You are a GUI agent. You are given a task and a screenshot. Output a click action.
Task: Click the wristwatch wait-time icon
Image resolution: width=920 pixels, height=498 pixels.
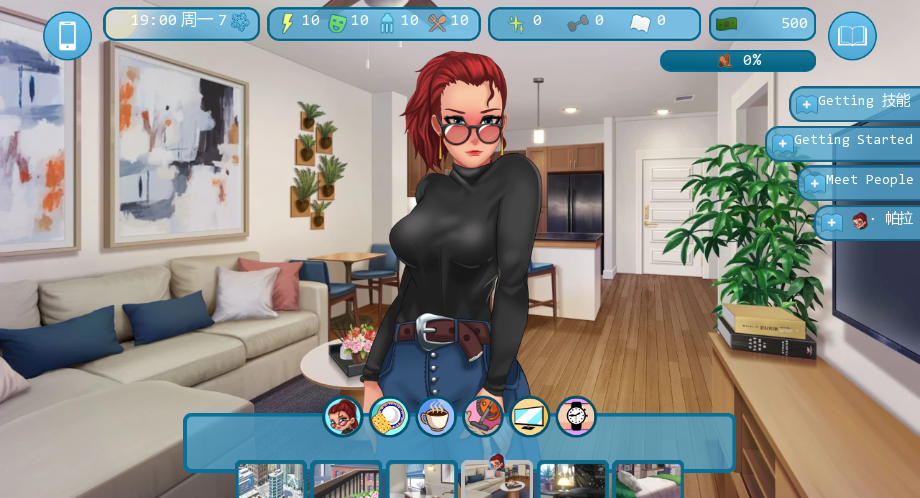coord(576,417)
